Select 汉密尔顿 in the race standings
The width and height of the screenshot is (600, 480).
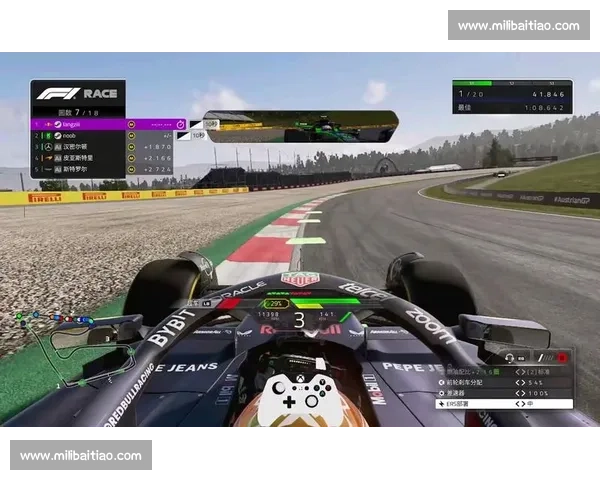pyautogui.click(x=100, y=146)
